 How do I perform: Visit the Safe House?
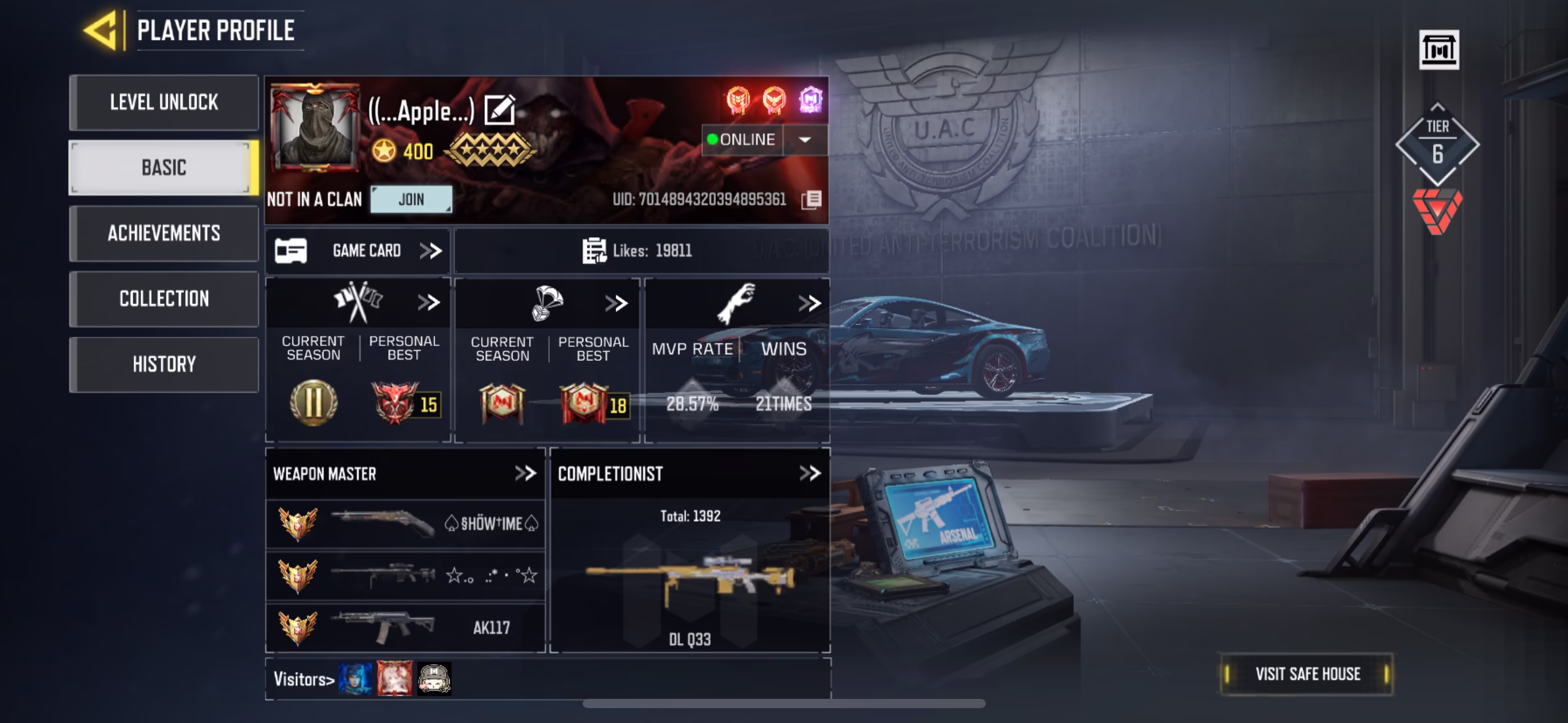point(1307,674)
